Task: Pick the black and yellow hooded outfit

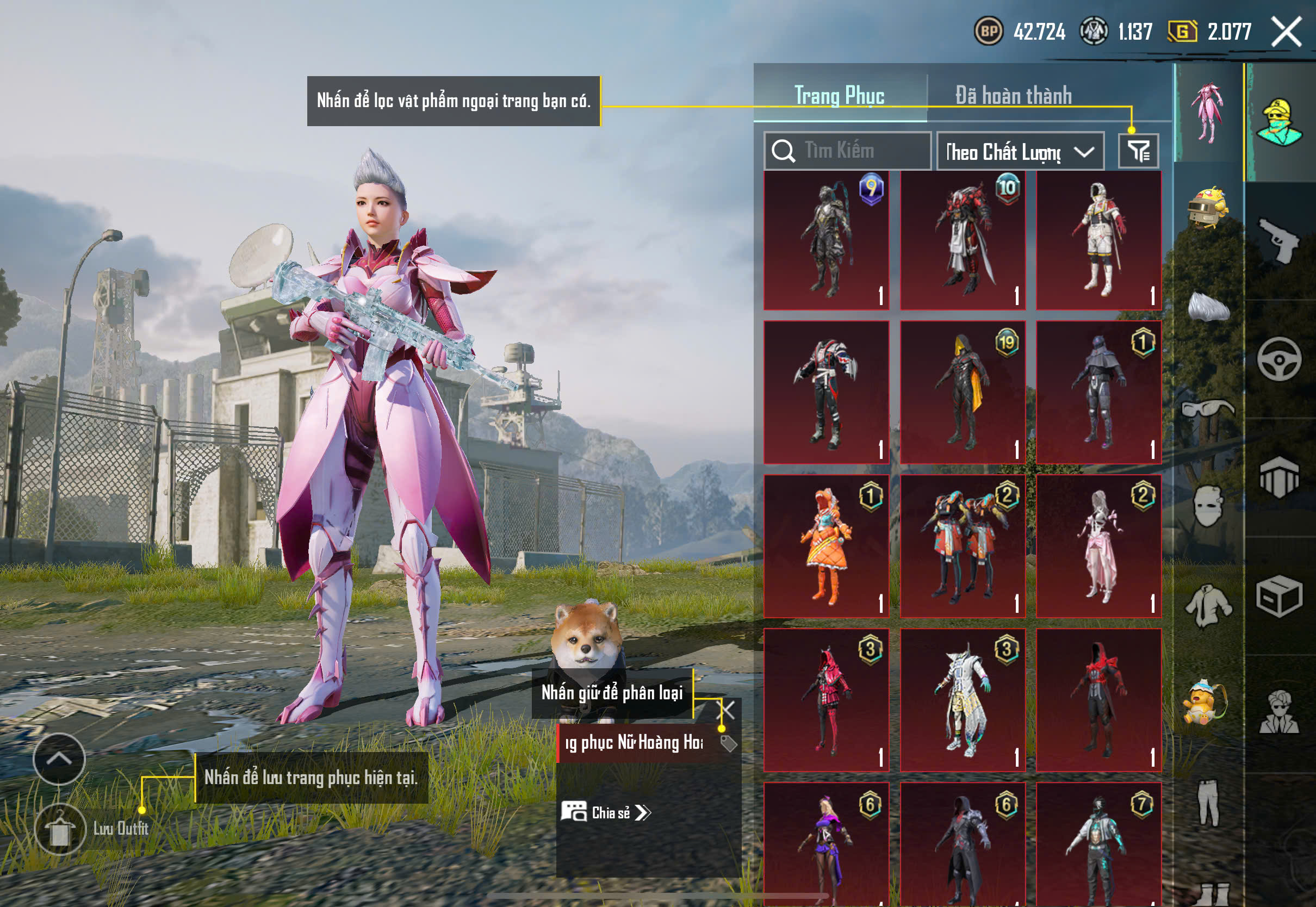Action: (x=963, y=392)
